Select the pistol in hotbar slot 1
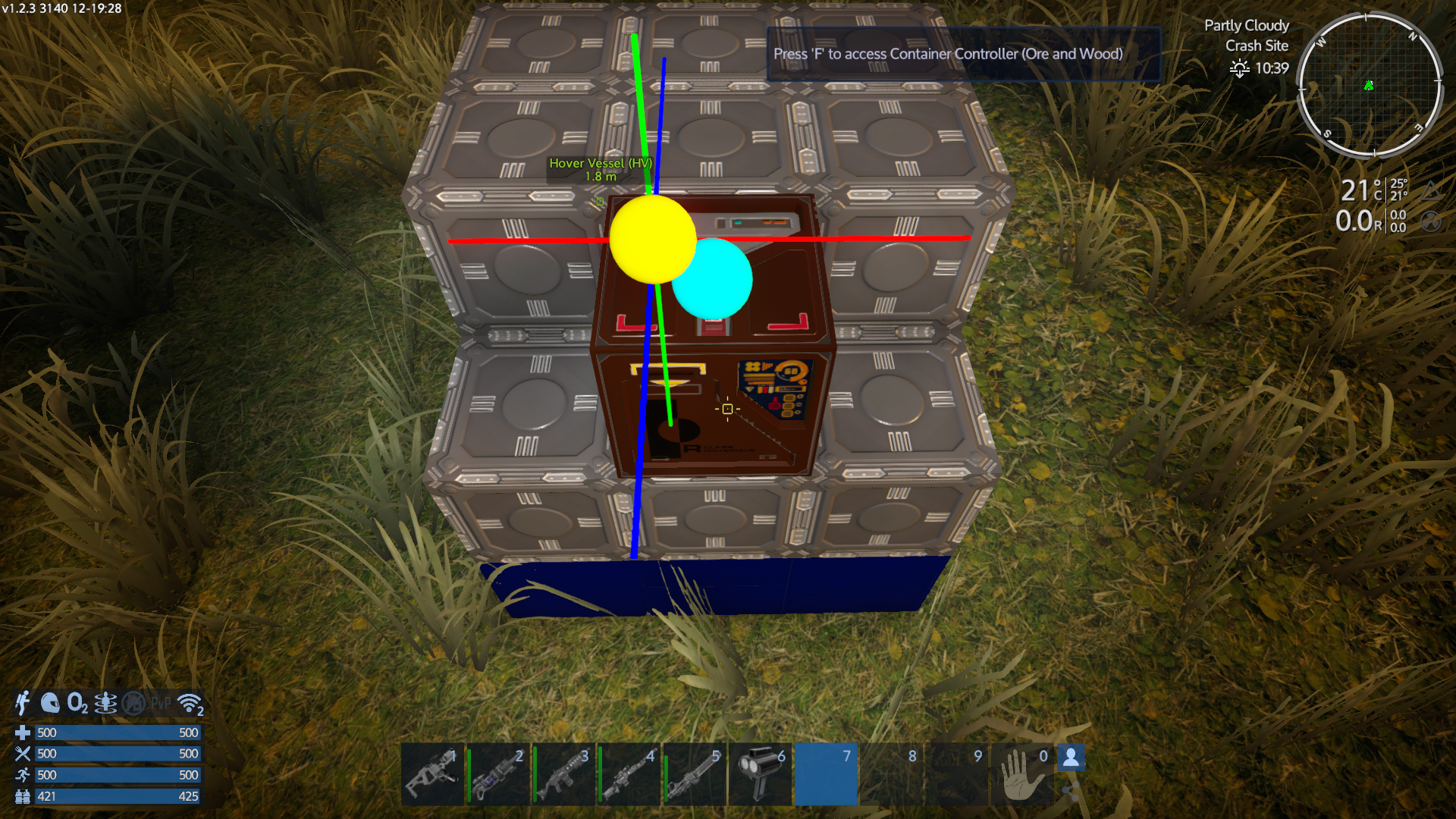This screenshot has width=1456, height=819. [432, 774]
